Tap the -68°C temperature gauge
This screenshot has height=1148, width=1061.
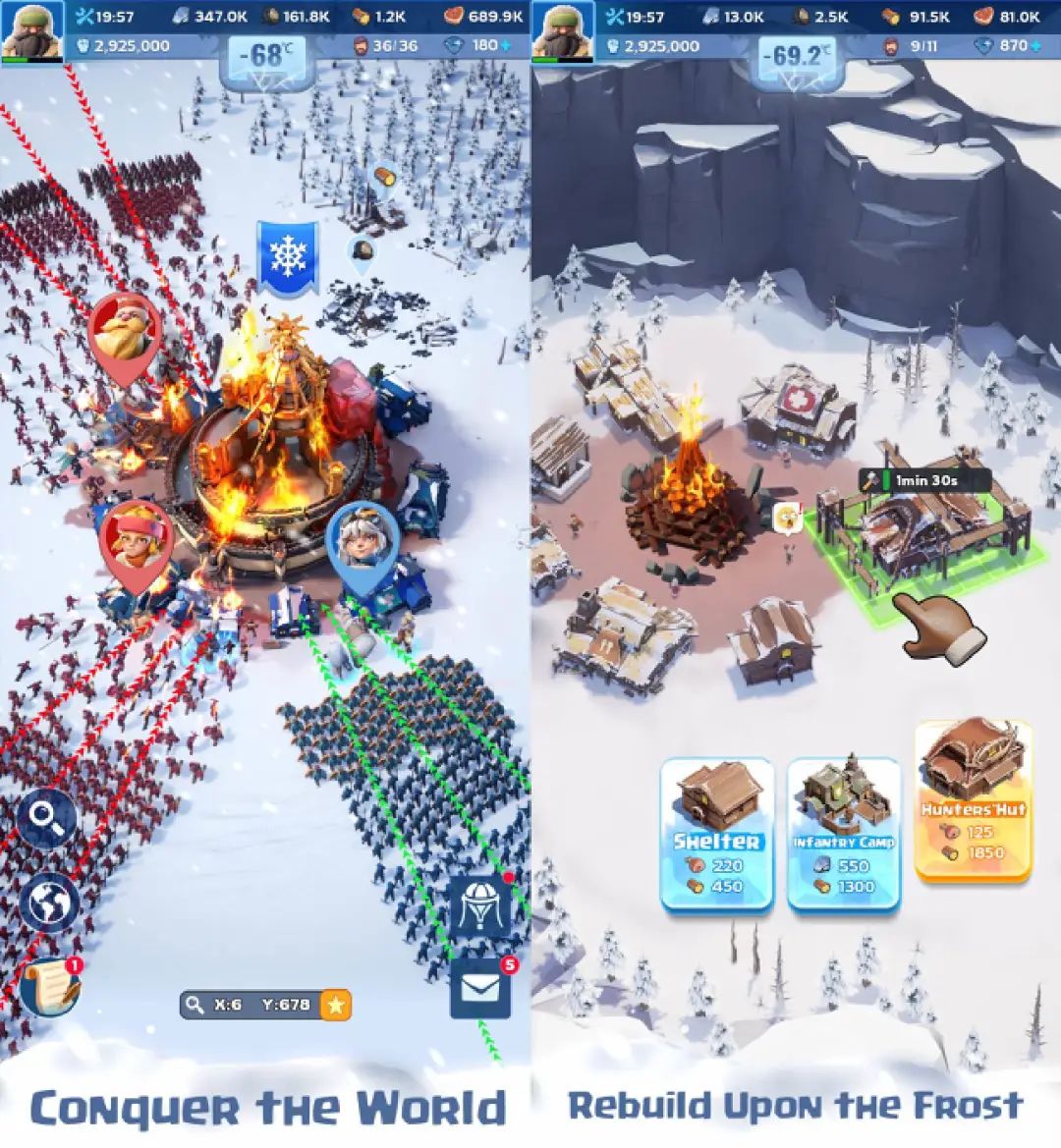point(266,57)
